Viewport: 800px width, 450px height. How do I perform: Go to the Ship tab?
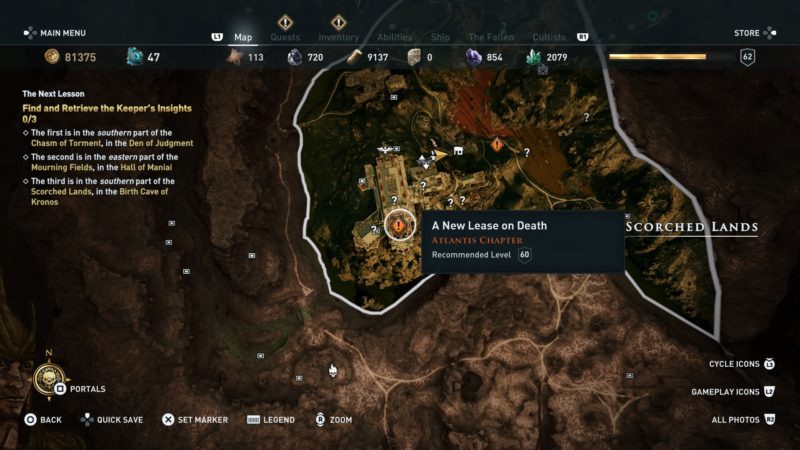(x=441, y=38)
